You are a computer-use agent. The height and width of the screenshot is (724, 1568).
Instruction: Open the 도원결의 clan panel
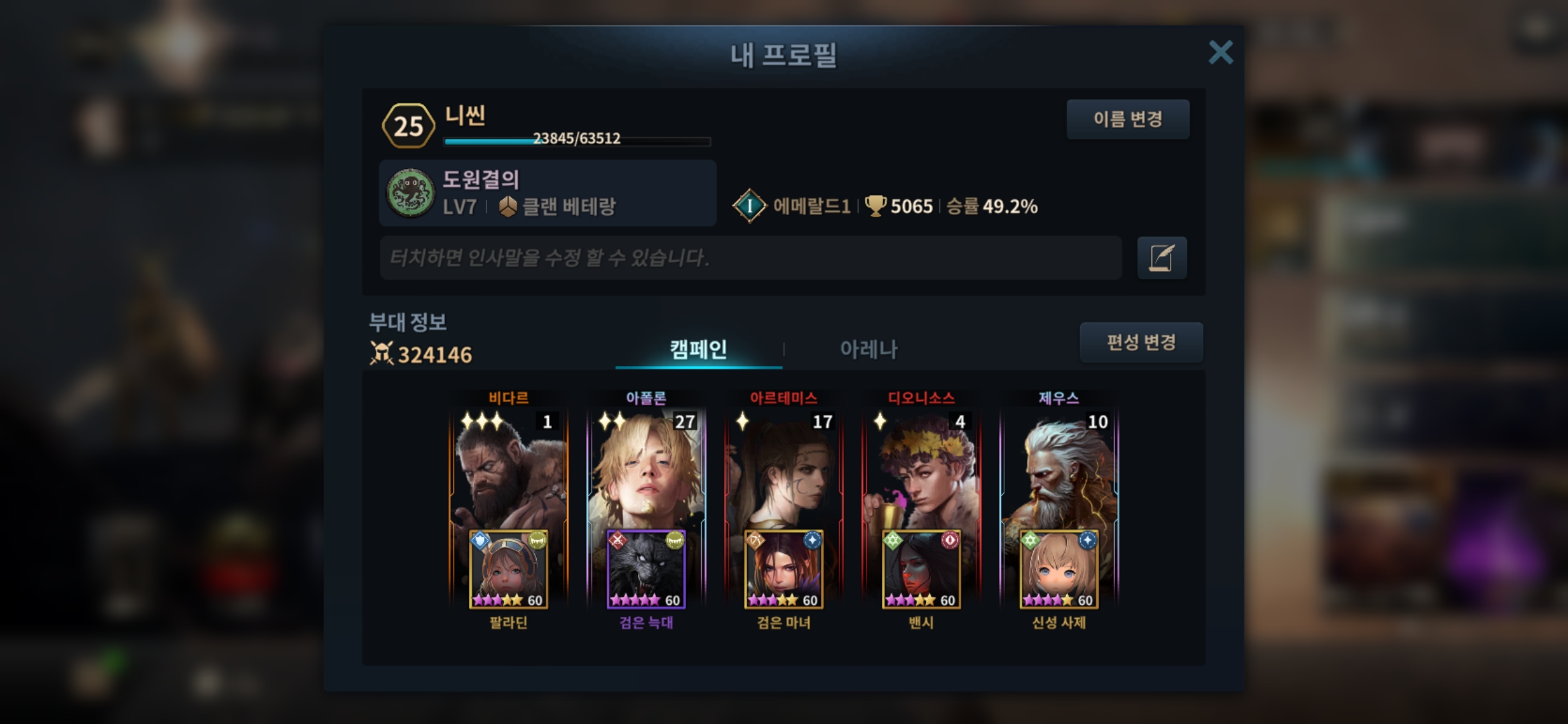coord(547,193)
